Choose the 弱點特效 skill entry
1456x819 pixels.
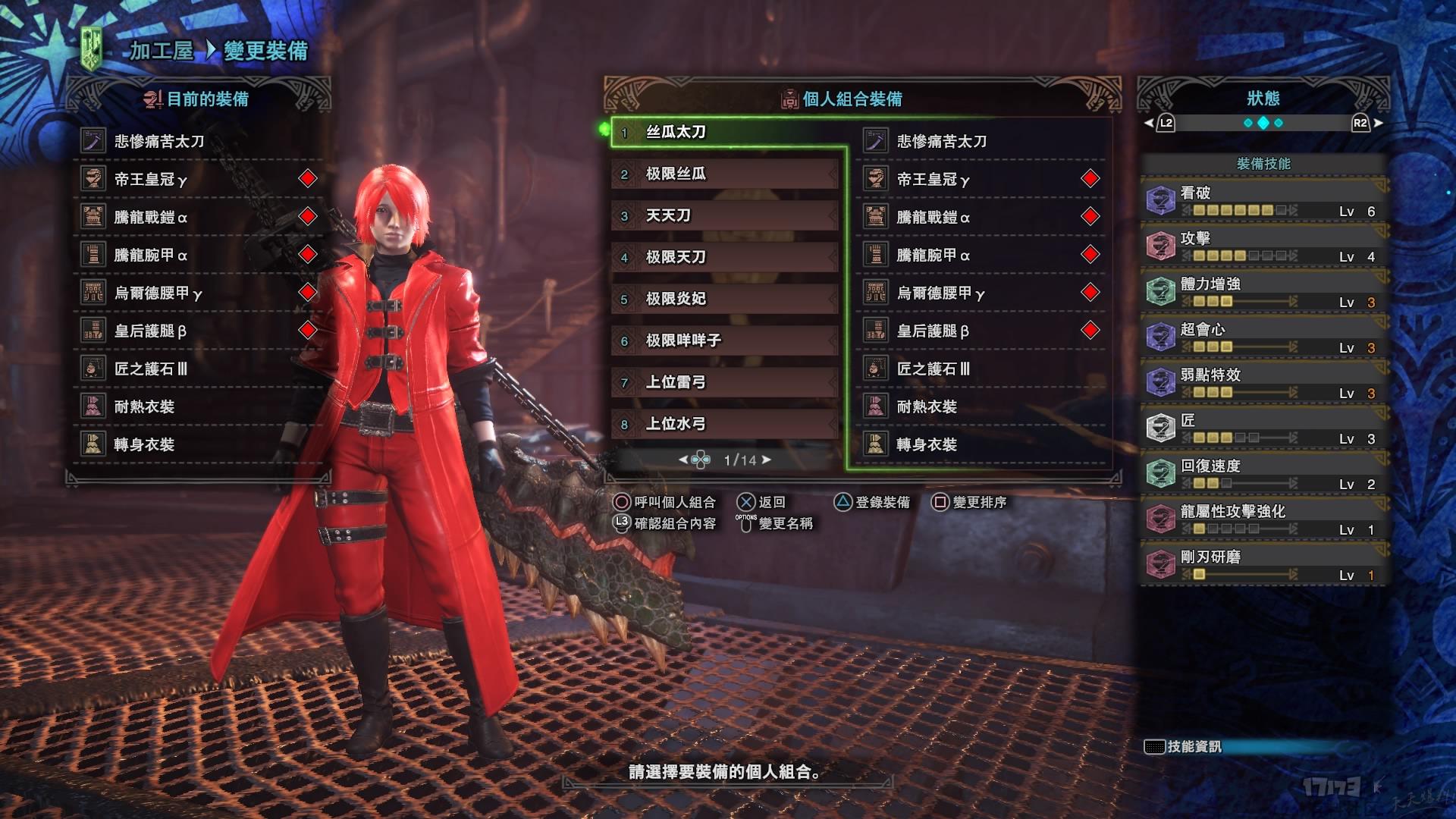pos(1263,383)
